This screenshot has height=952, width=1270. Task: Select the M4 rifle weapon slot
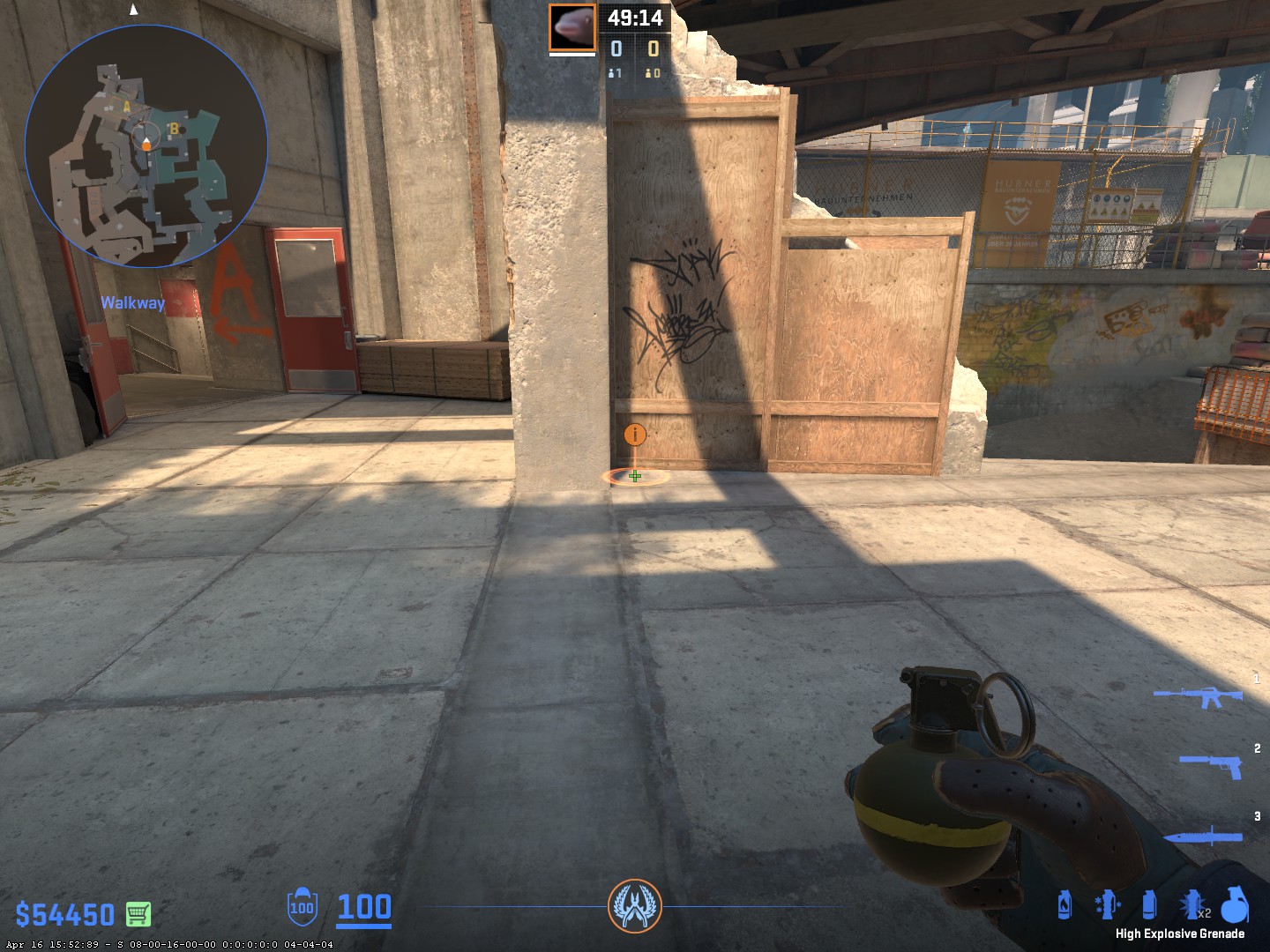point(1199,696)
